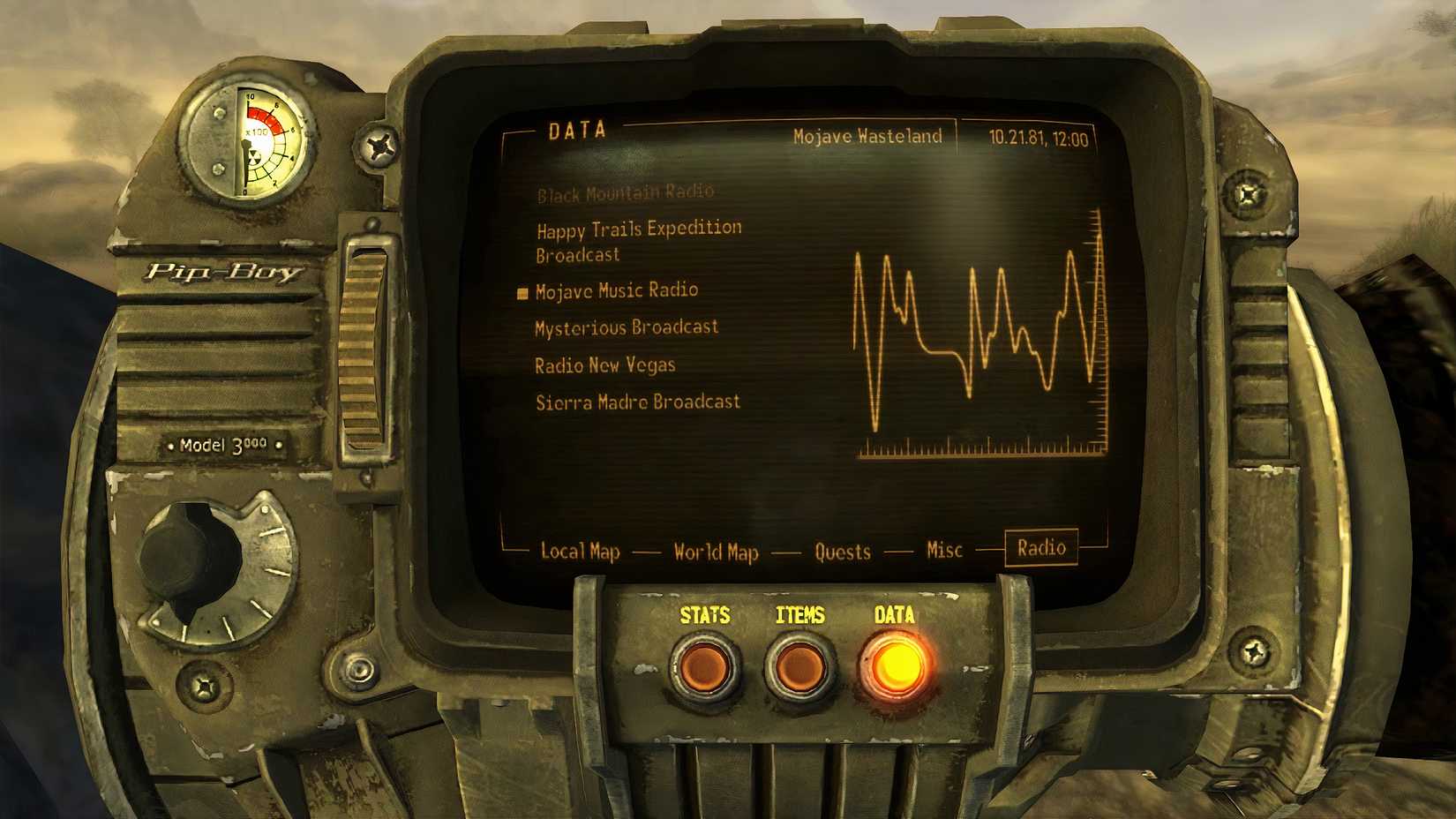Click the Pip-Boy logo plate

(x=222, y=274)
